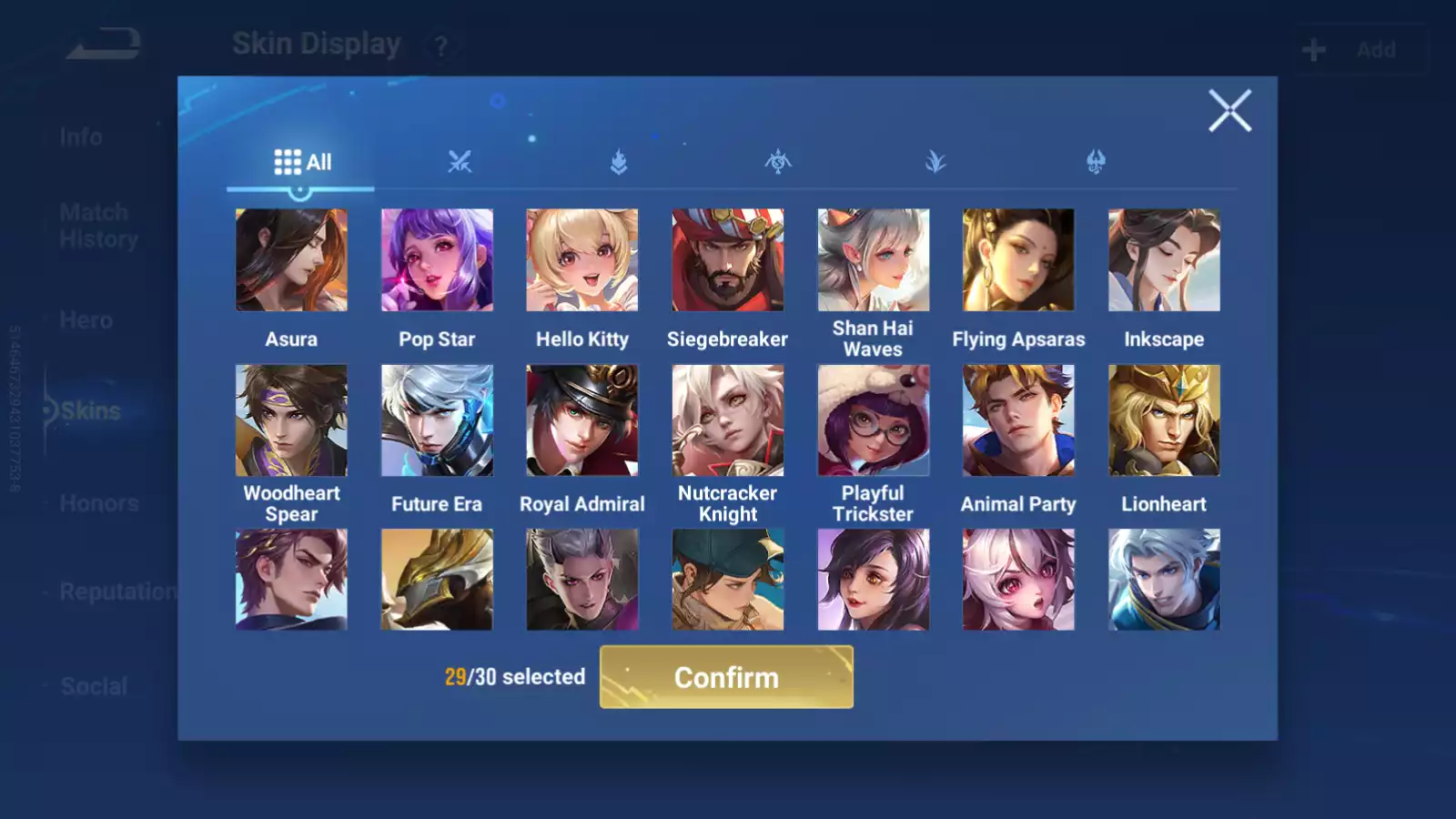Choose the Future Era skin

coord(437,420)
